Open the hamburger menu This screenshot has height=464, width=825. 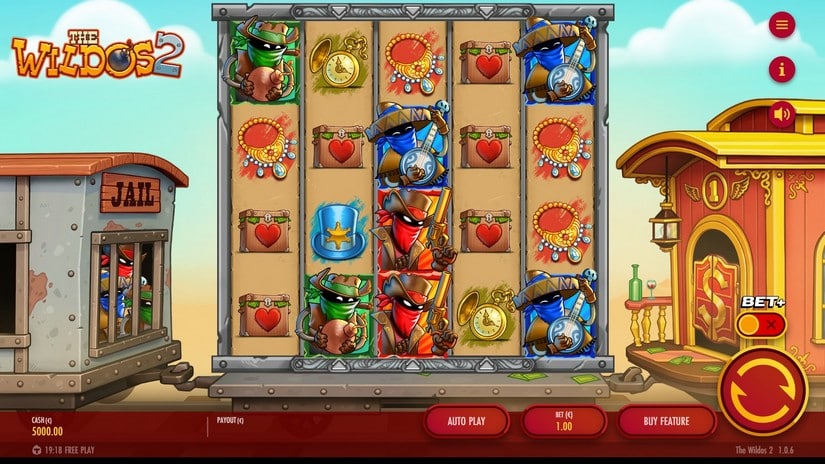(782, 25)
